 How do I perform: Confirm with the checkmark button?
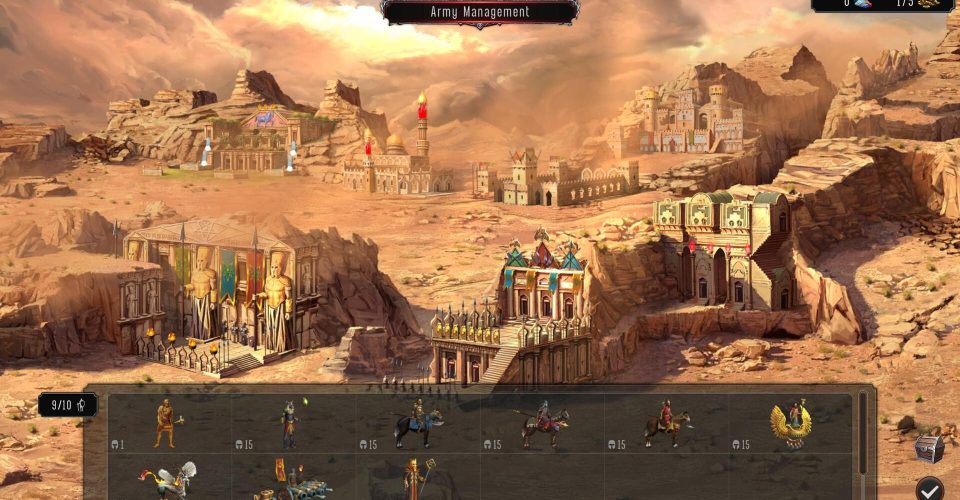click(930, 489)
